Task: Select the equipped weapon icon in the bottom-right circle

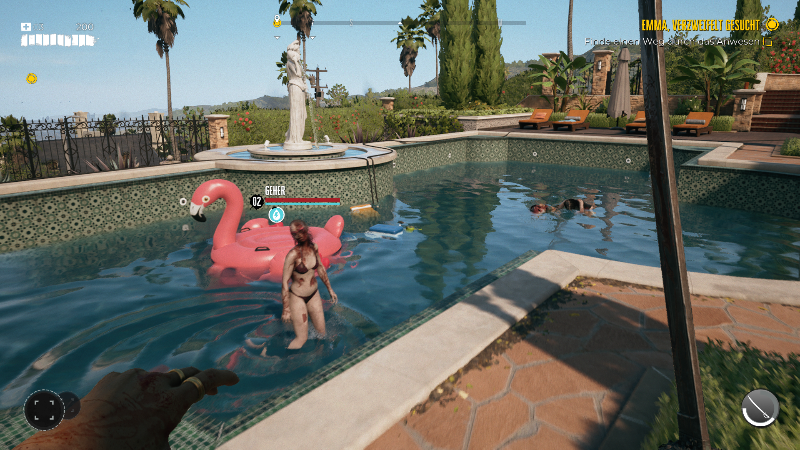Action: click(760, 408)
